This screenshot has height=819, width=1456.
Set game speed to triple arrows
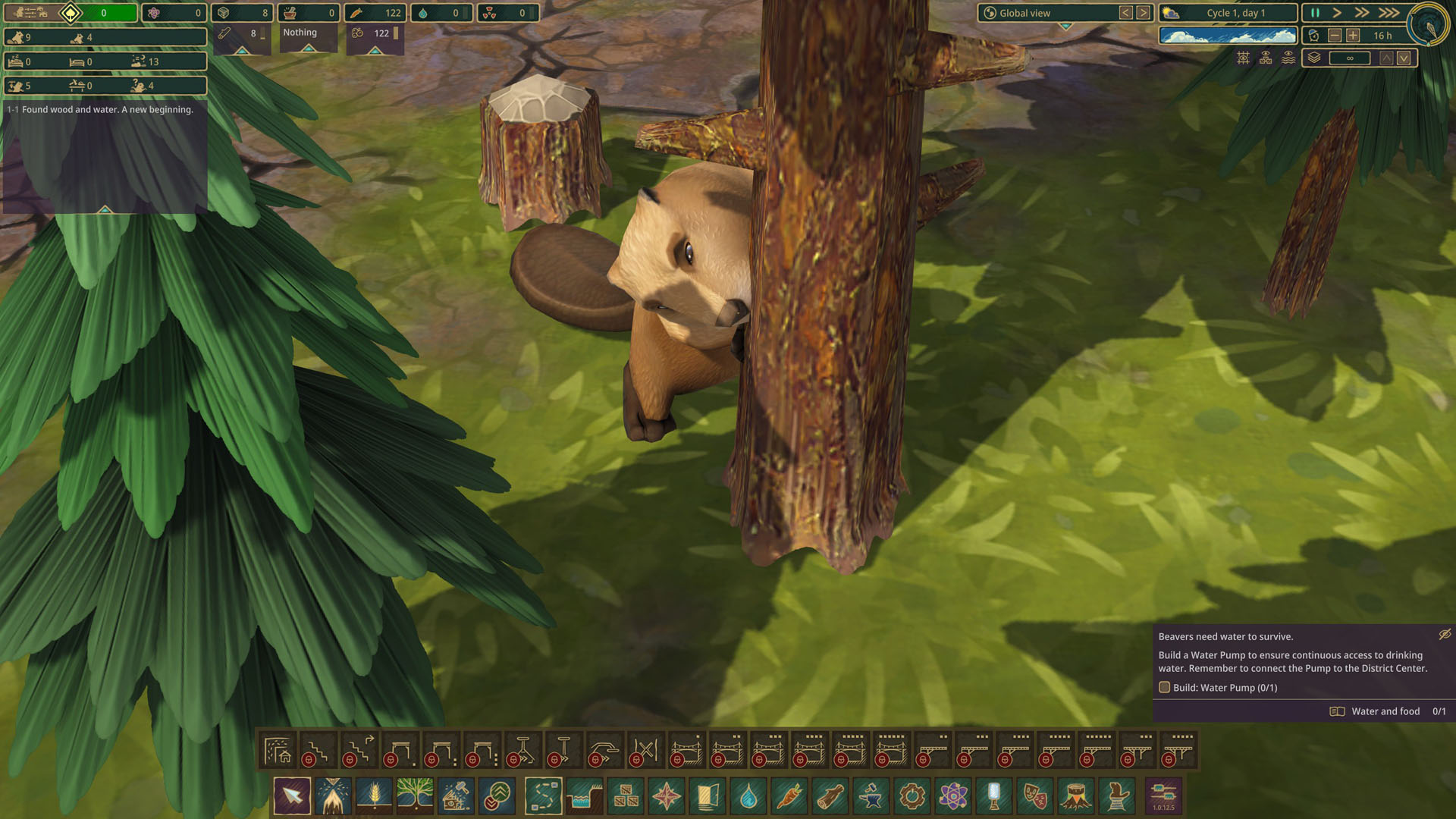pos(1389,13)
